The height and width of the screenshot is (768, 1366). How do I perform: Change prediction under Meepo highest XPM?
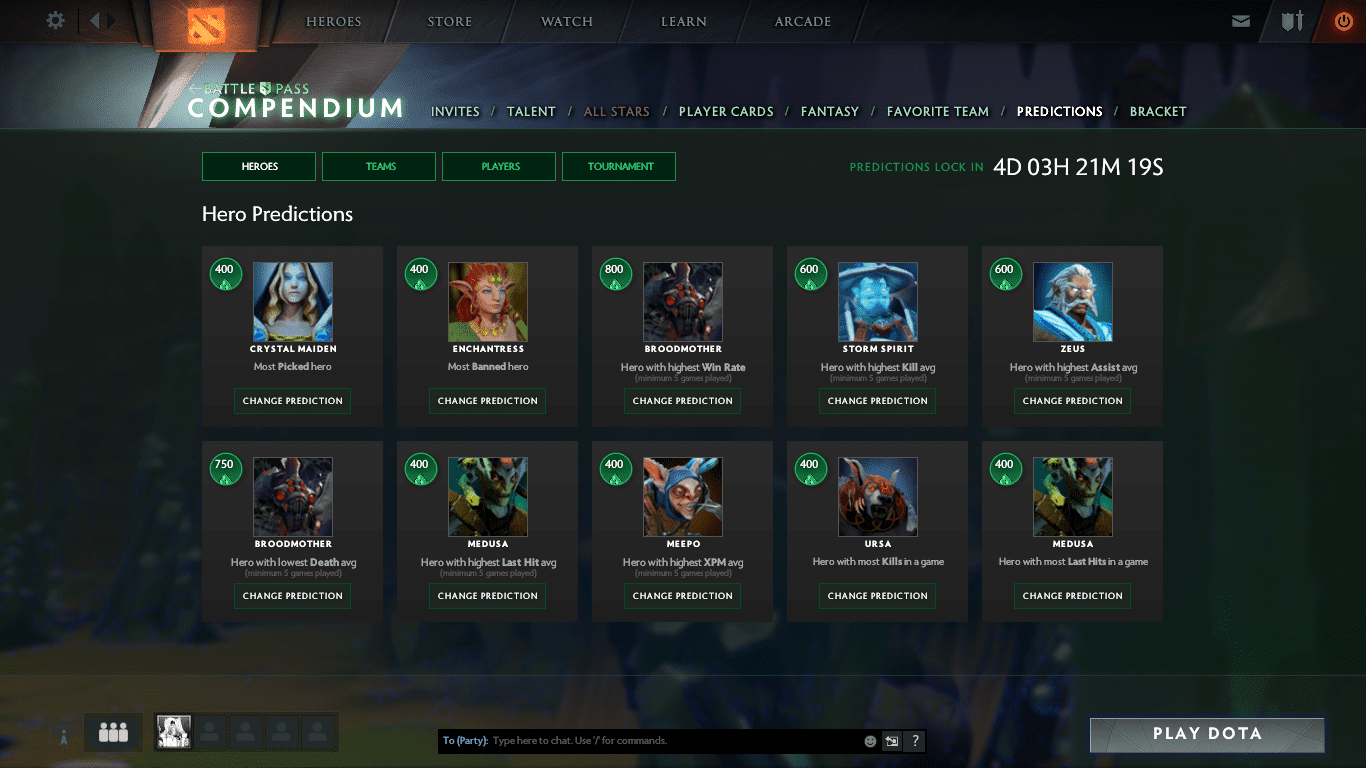[683, 596]
